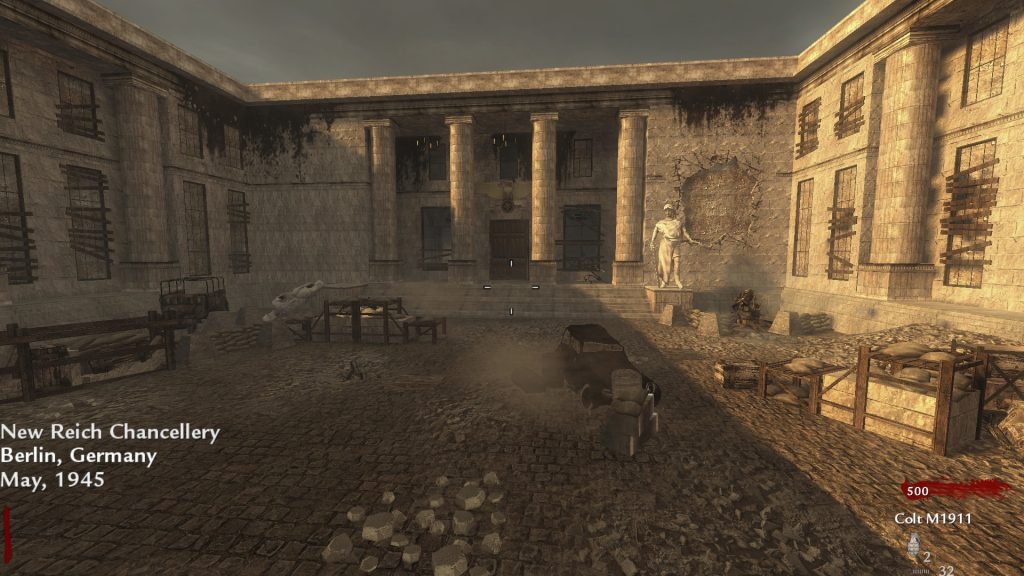Select the Colt M1911 weapon label
The height and width of the screenshot is (576, 1024).
point(933,518)
